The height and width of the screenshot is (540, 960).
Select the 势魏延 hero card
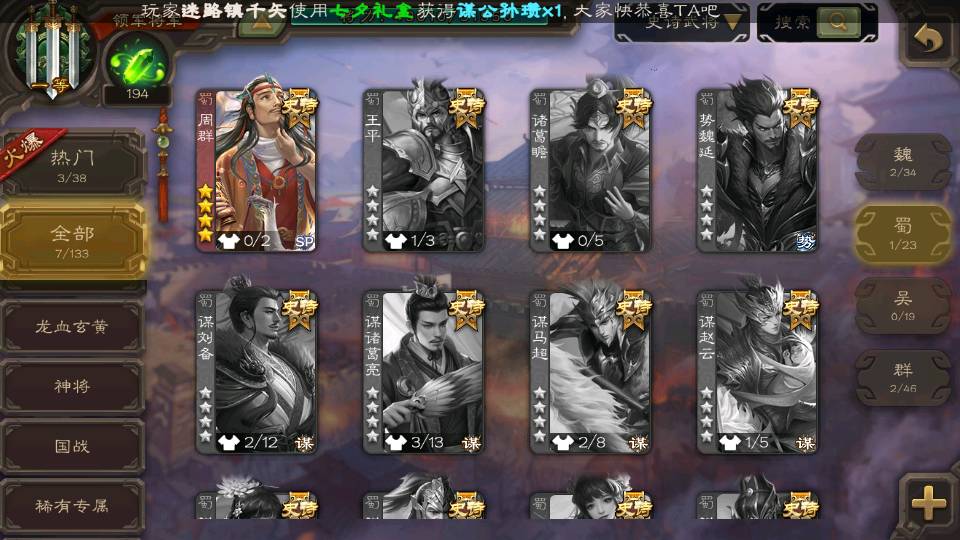tap(758, 170)
